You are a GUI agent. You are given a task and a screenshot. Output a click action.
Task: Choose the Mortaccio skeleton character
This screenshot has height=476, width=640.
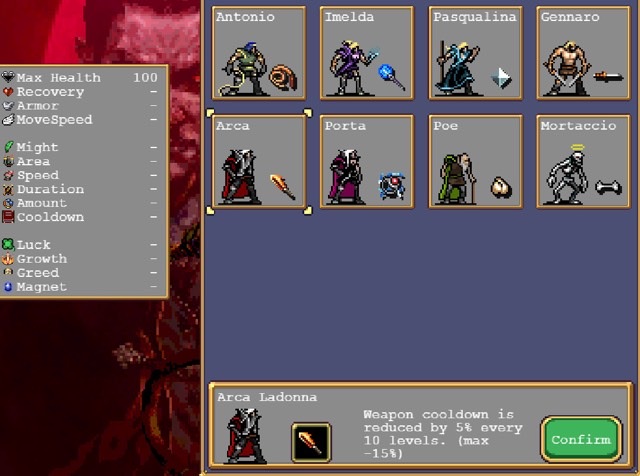(583, 162)
